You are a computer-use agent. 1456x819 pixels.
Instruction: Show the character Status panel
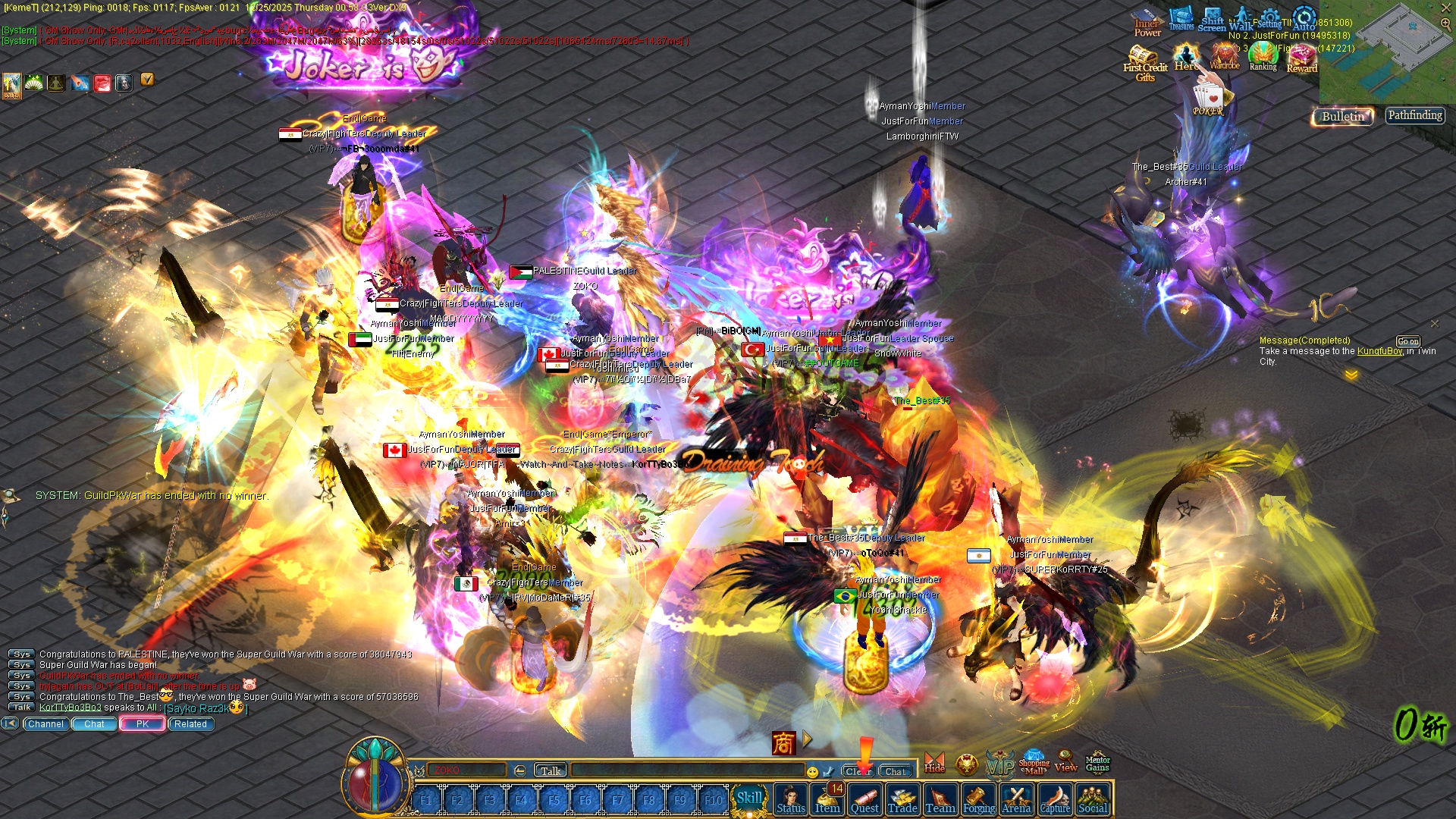tap(790, 799)
